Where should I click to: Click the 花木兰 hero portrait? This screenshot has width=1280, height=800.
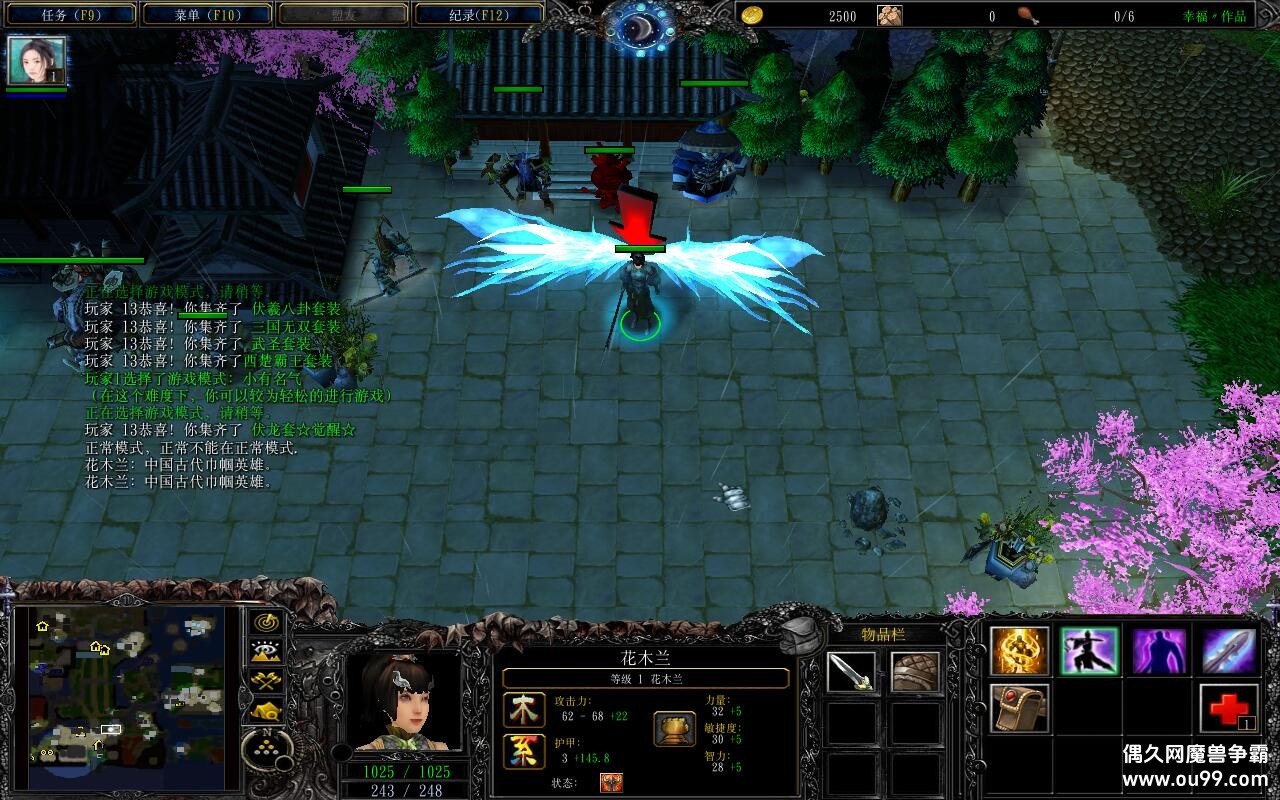(x=403, y=702)
